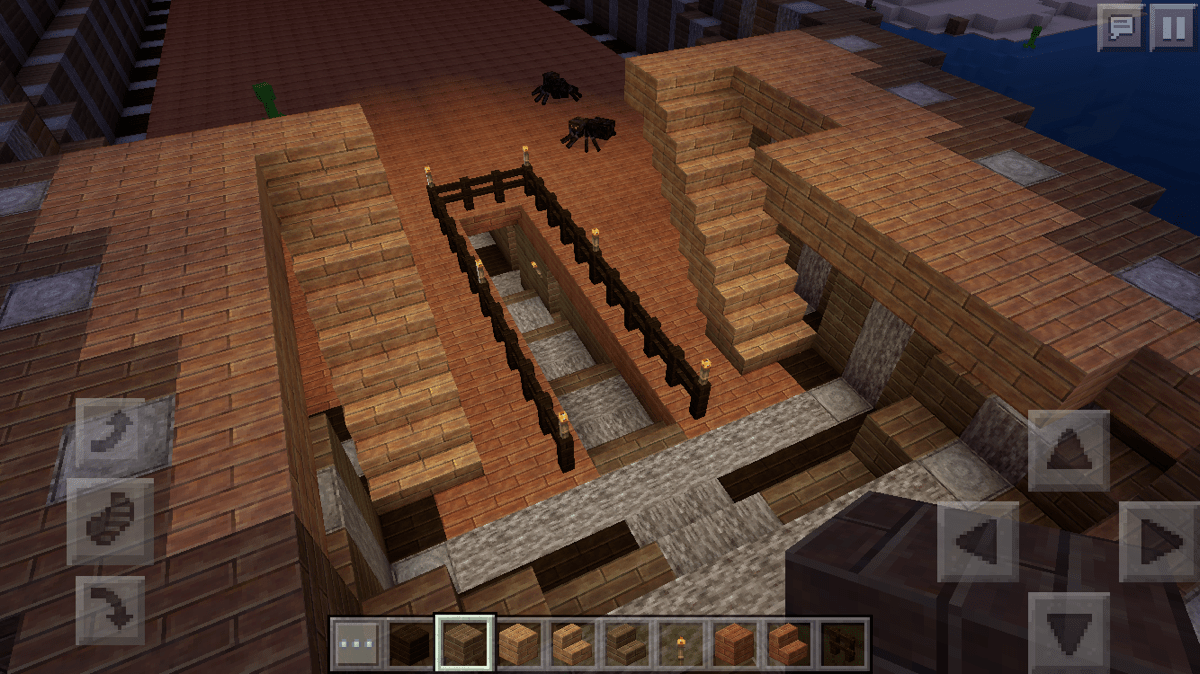Image resolution: width=1200 pixels, height=674 pixels.
Task: Open the full inventory with the three-dots button
Action: coord(357,644)
